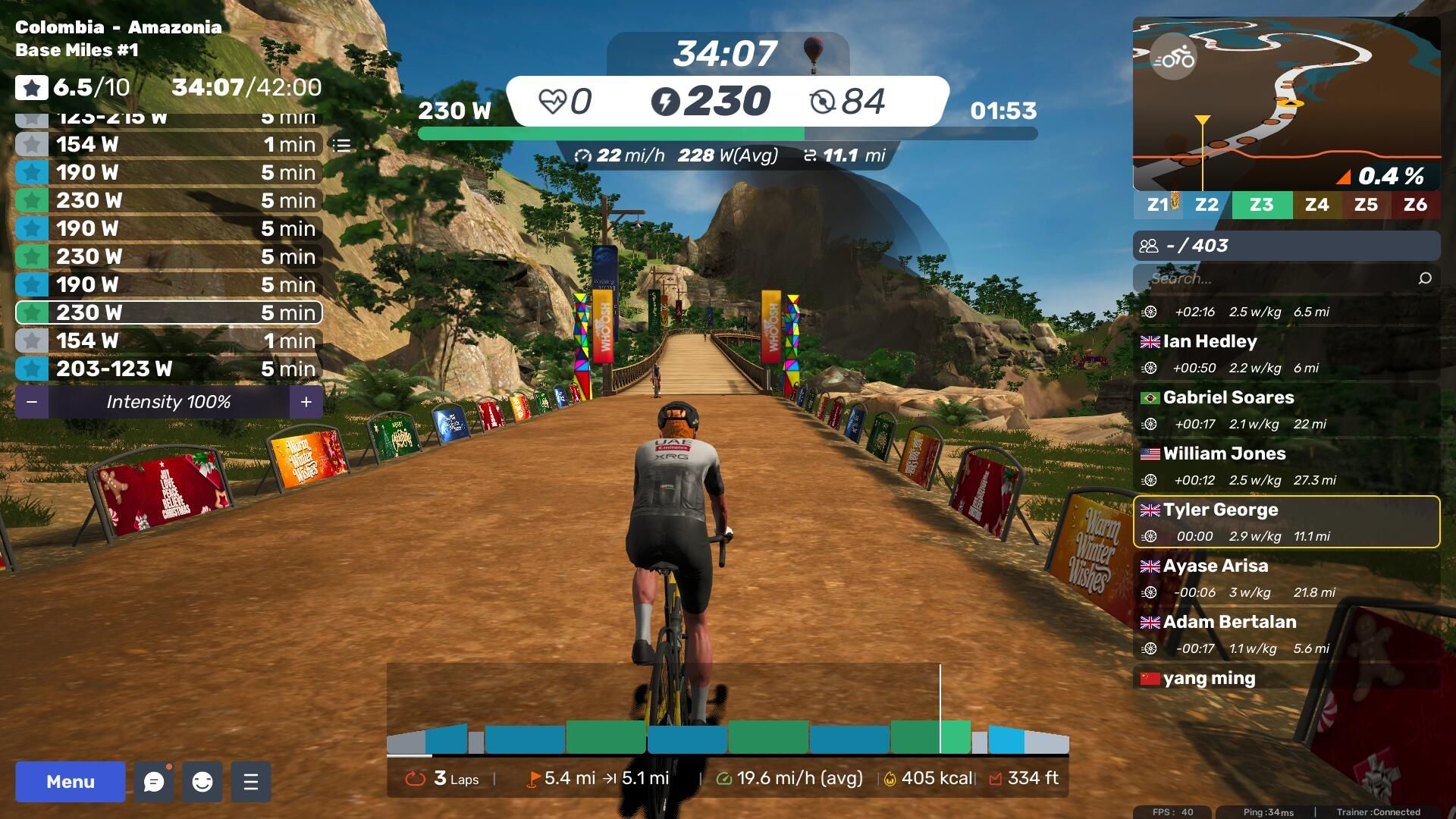Decrease workout intensity with minus button
The height and width of the screenshot is (819, 1456).
[32, 402]
